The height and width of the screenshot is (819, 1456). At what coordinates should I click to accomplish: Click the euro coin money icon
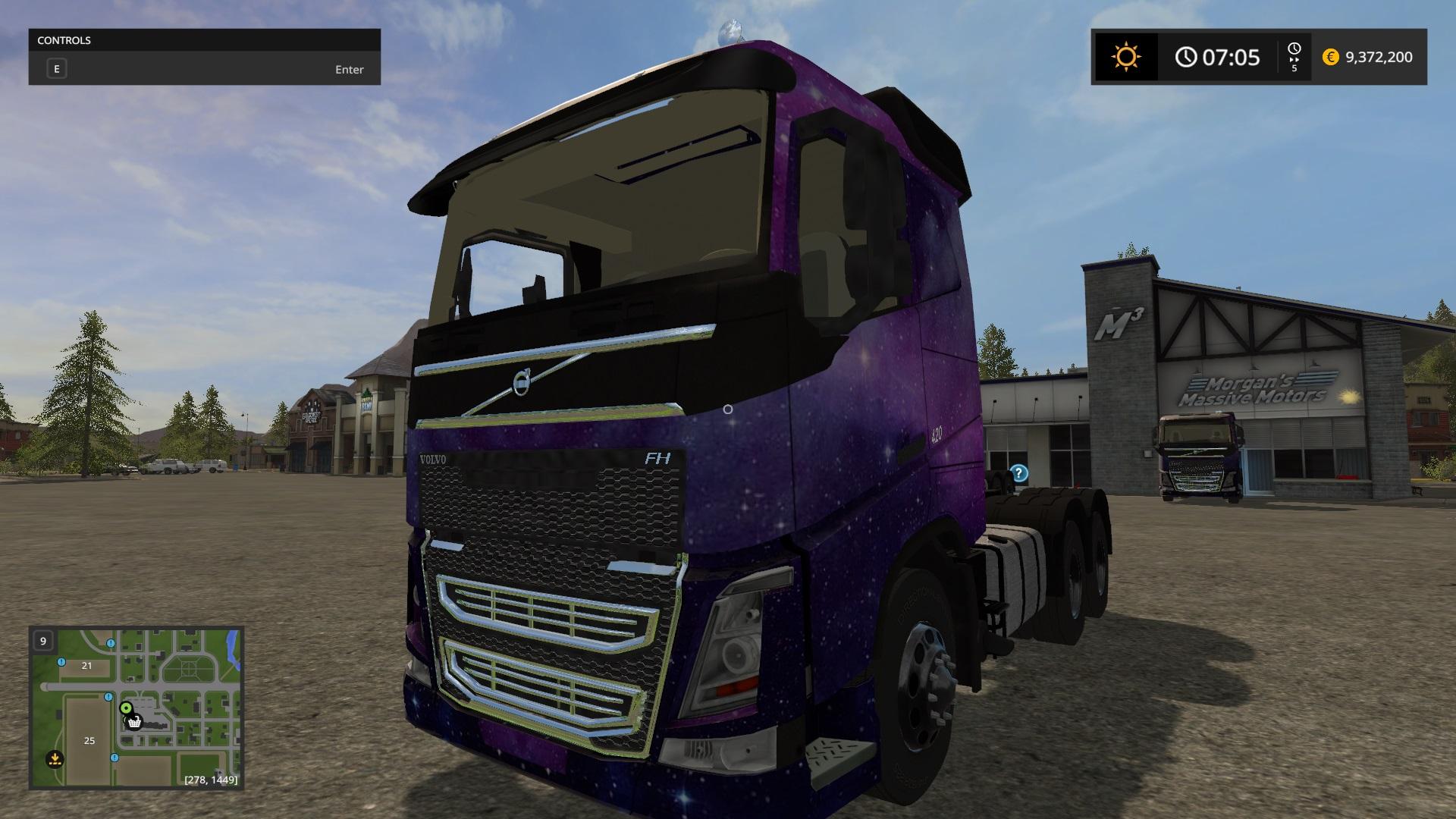pos(1330,57)
